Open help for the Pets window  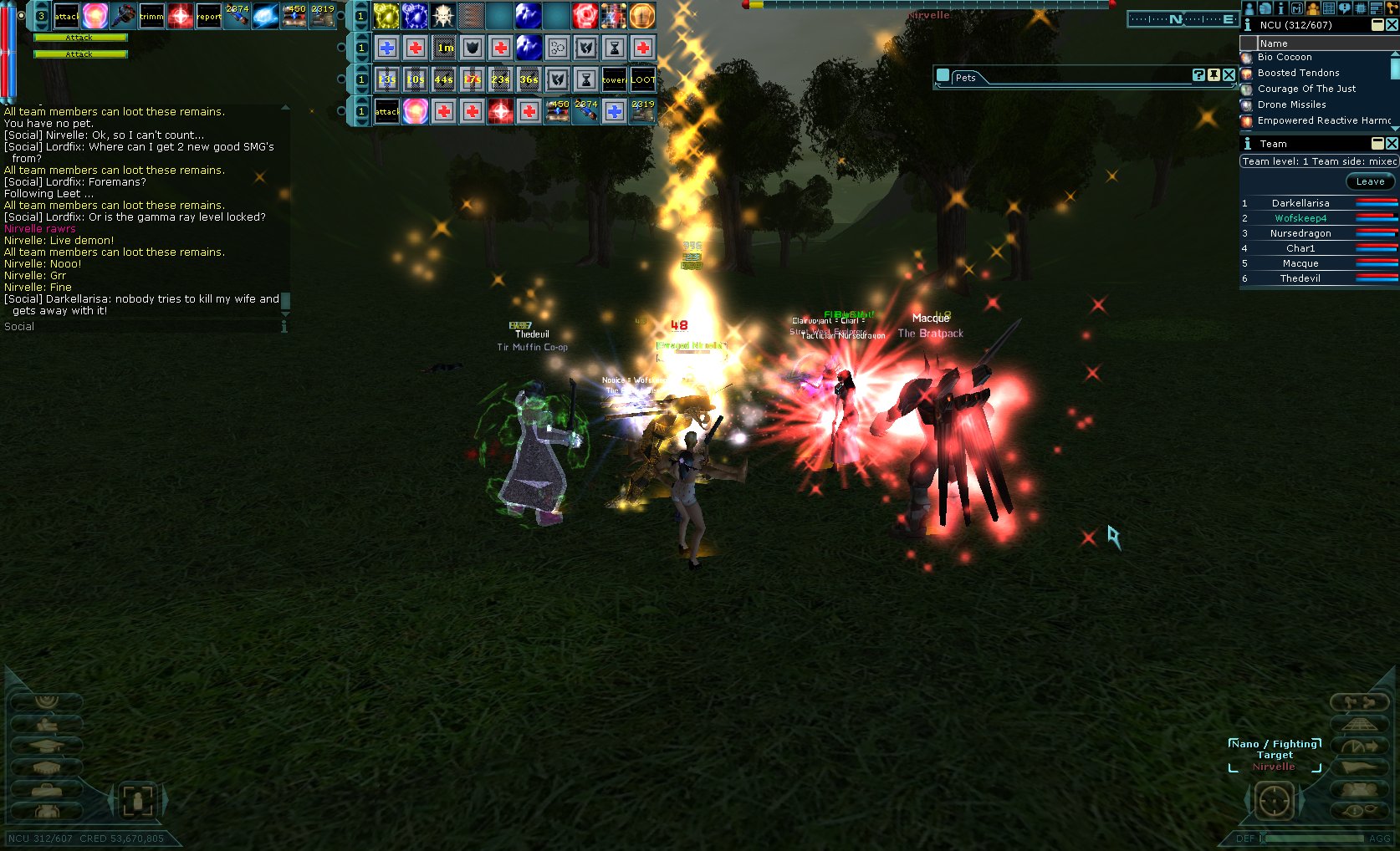tap(1198, 75)
